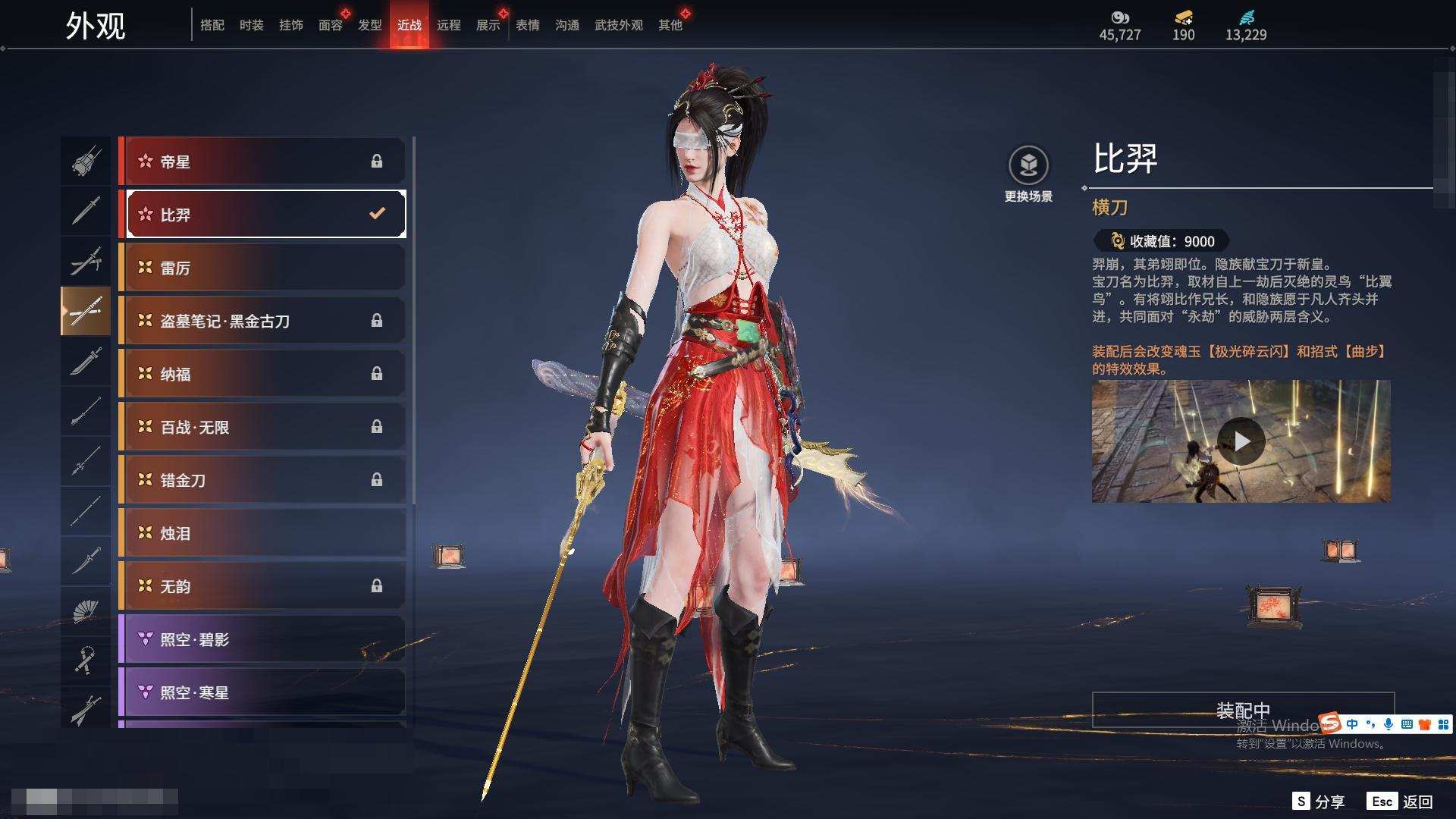Pick the 盗墓笔记·黑金古刀 skin
This screenshot has width=1456, height=819.
point(262,321)
